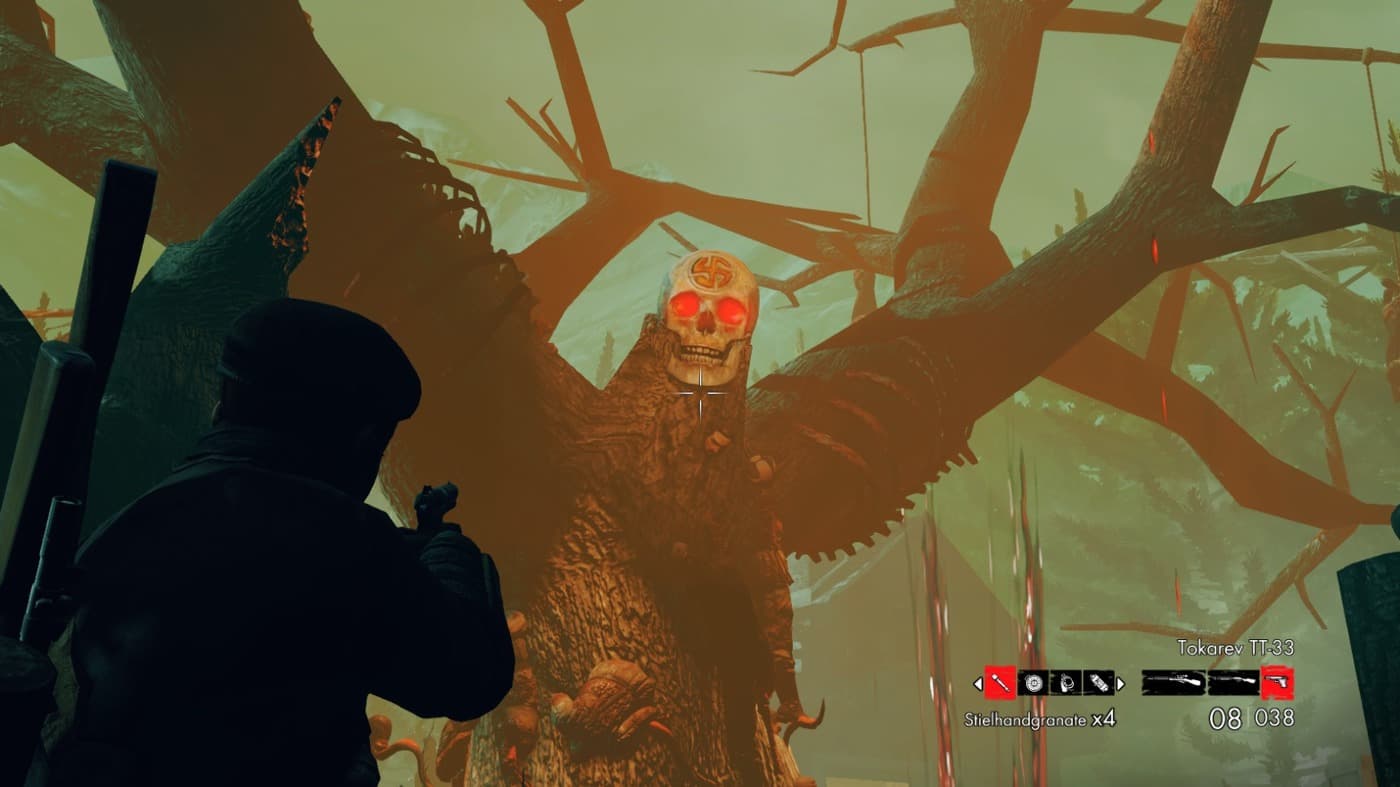This screenshot has width=1400, height=787.
Task: Select the Stielhandgranate grenade icon
Action: click(999, 682)
